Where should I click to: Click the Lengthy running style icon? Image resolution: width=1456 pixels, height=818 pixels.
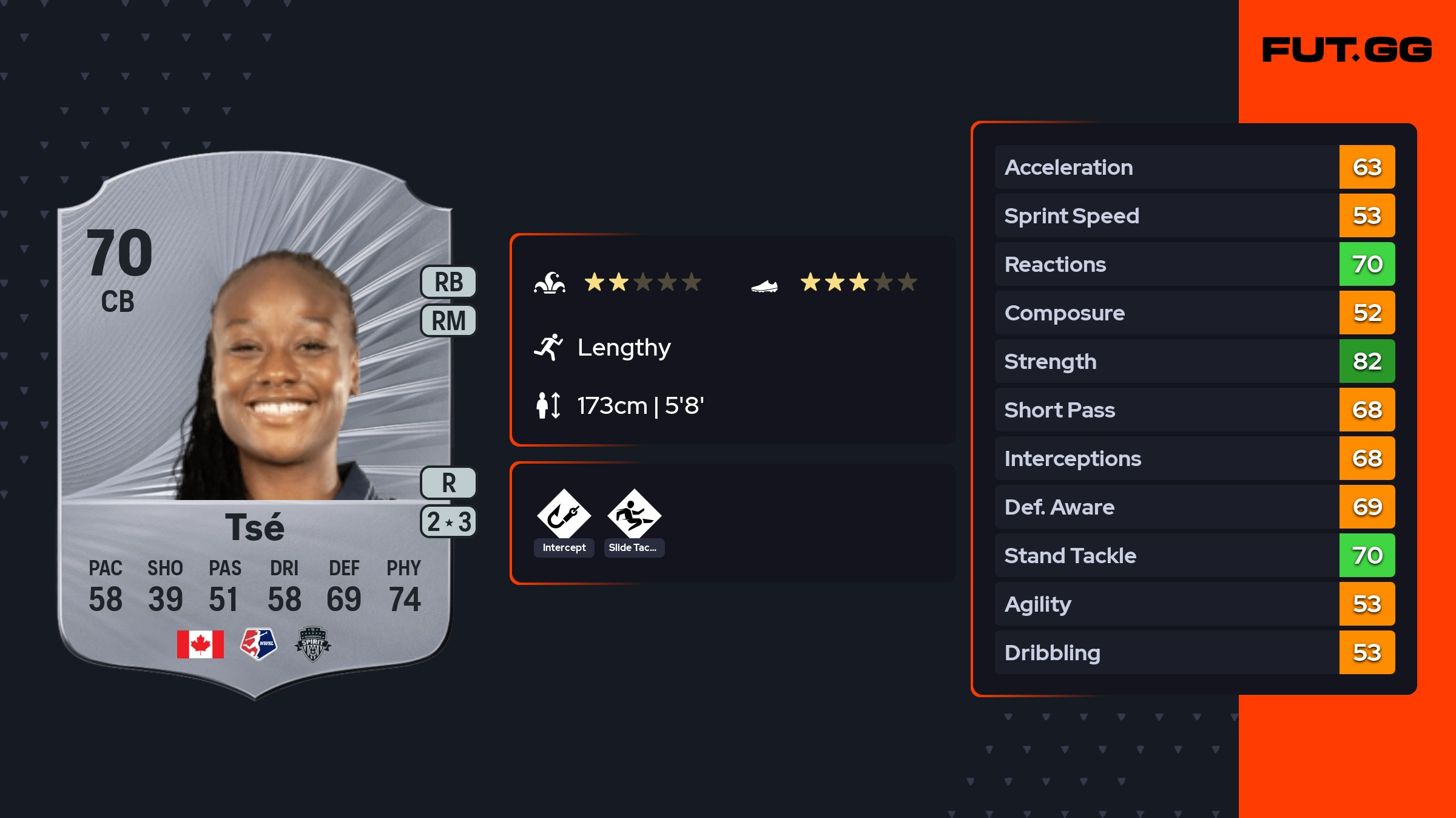coord(548,347)
